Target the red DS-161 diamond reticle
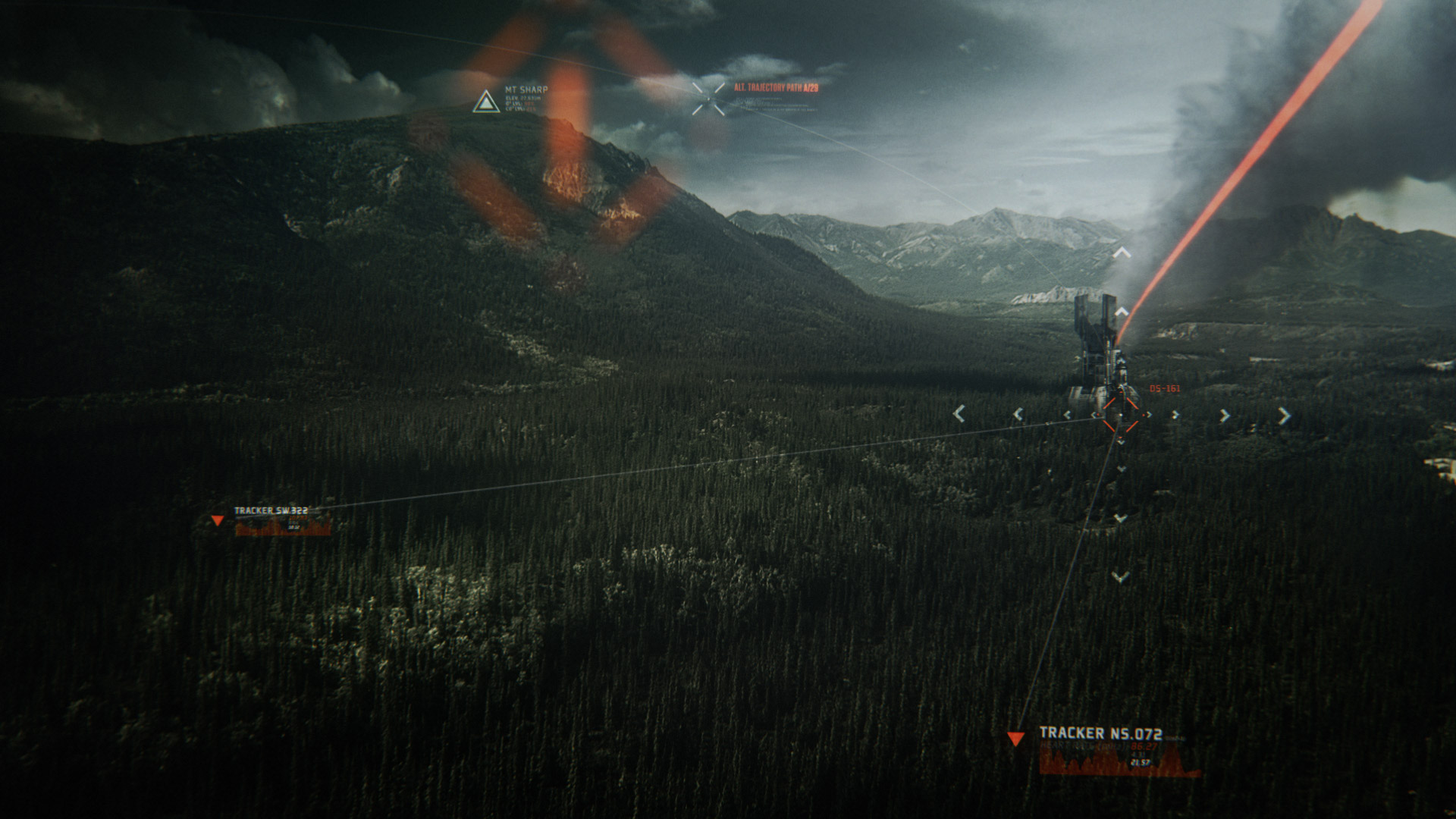This screenshot has width=1456, height=819. point(1120,416)
